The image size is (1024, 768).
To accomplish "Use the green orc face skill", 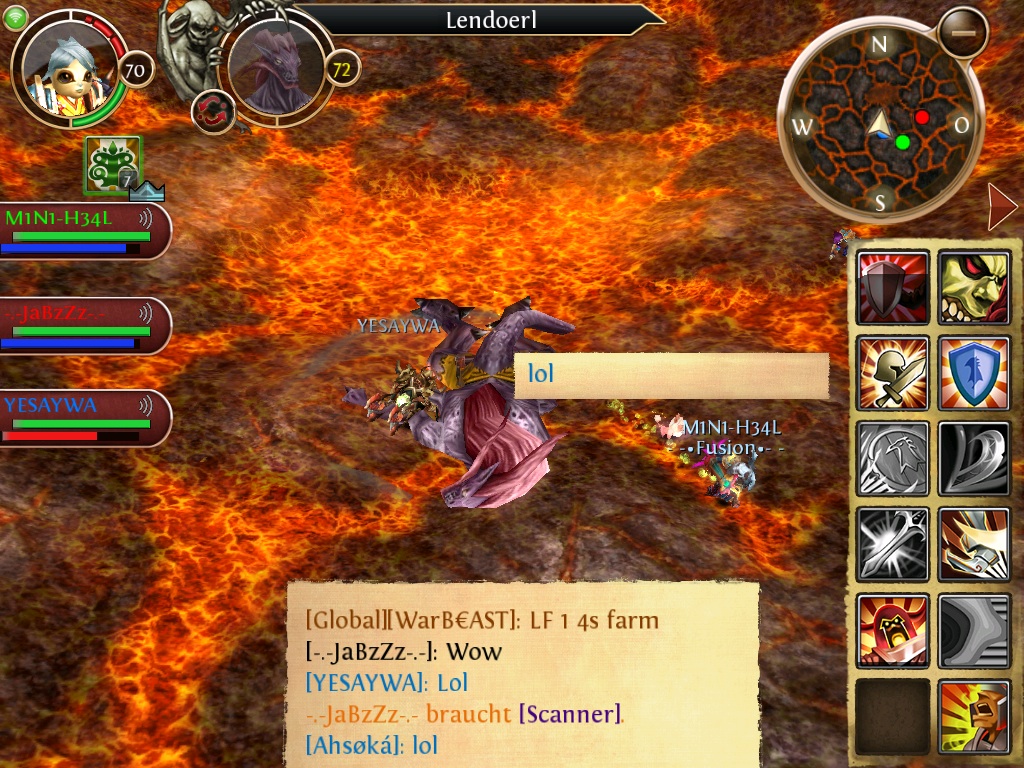I will pyautogui.click(x=973, y=287).
